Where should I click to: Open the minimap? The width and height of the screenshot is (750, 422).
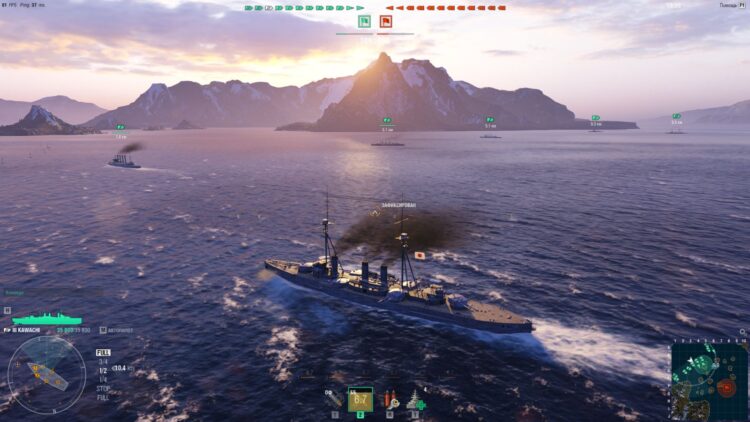[x=709, y=381]
